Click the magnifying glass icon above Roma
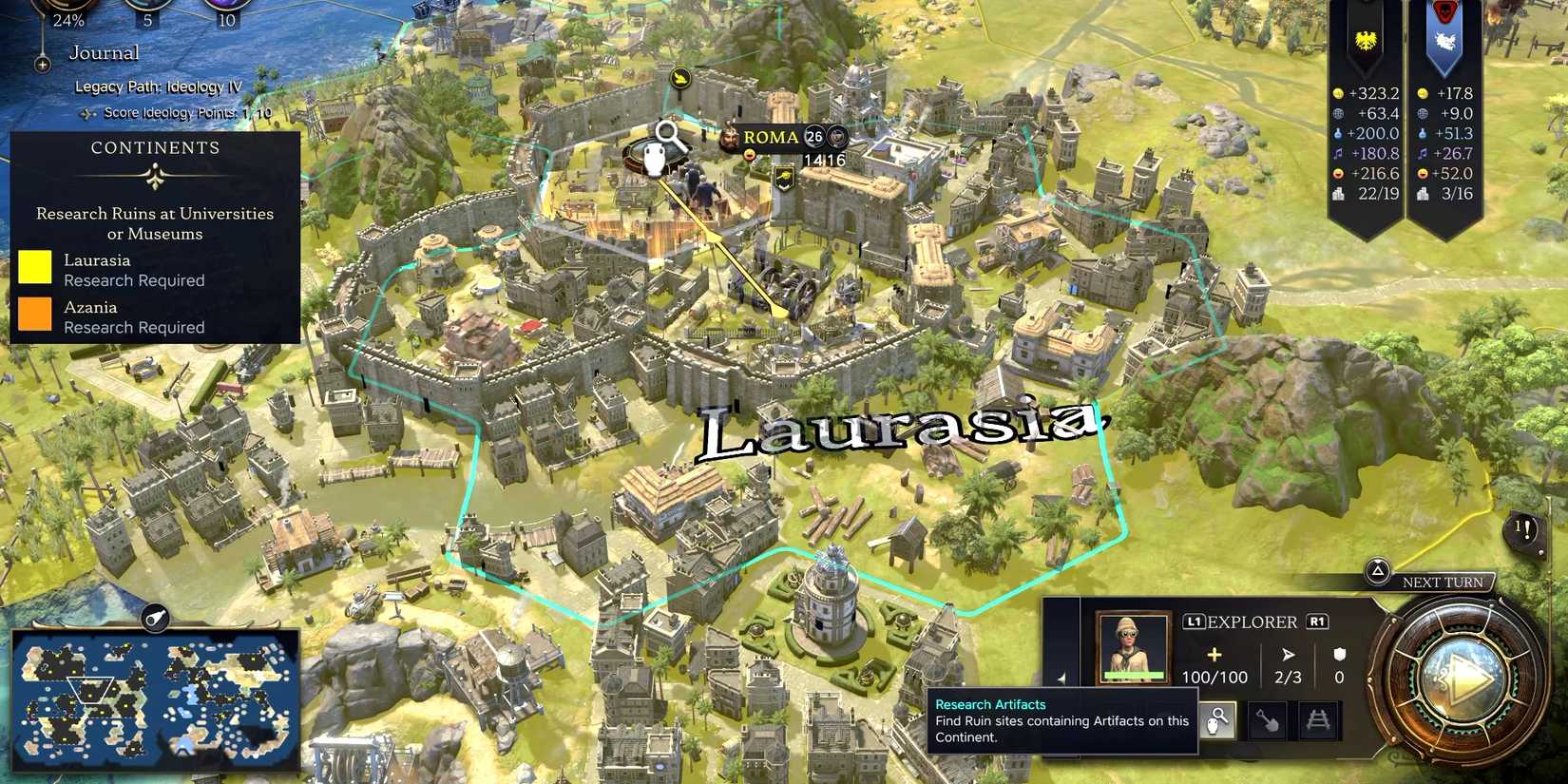 664,133
